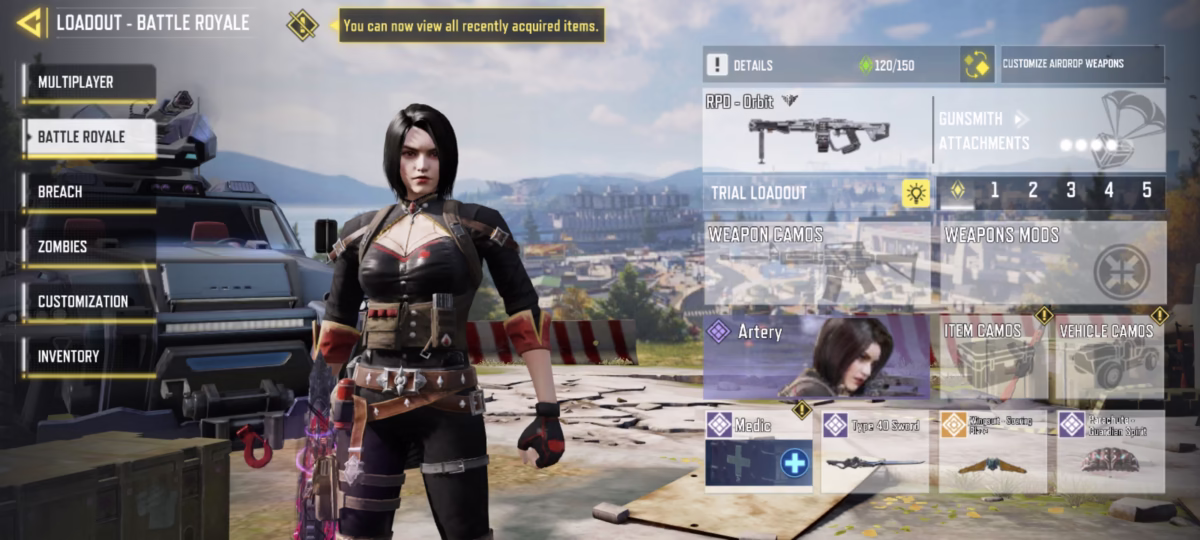1200x540 pixels.
Task: Open the Weapon Camos panel
Action: point(816,262)
